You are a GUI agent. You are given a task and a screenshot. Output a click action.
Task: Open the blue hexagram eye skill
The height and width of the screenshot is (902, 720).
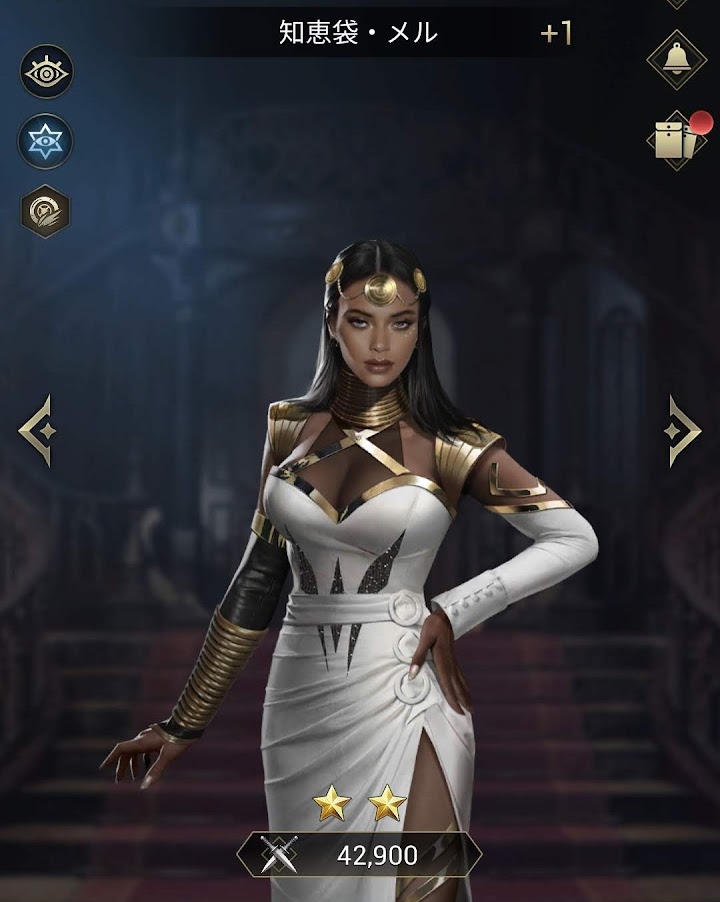[46, 141]
